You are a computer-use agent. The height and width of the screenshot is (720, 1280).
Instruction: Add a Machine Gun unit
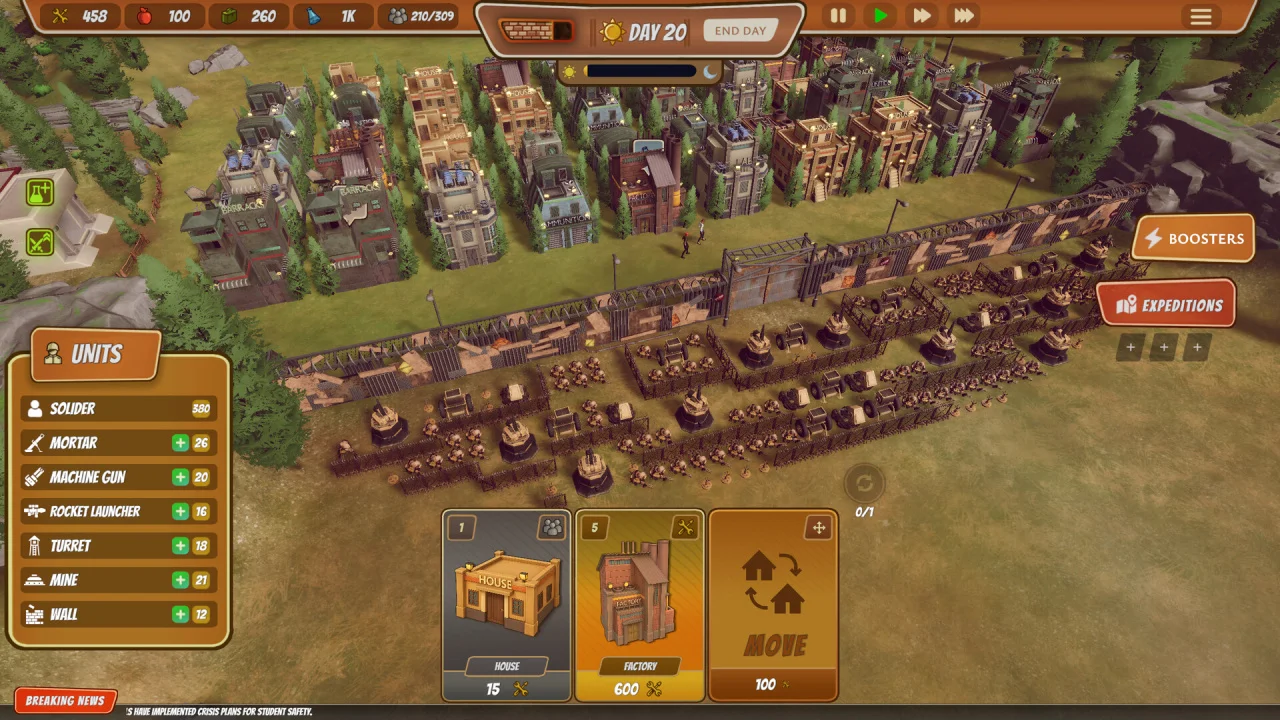click(x=180, y=477)
